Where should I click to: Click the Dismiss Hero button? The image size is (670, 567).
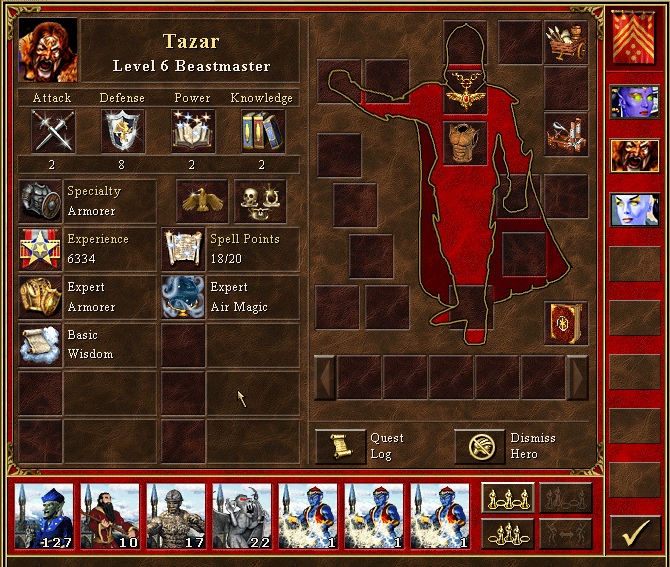click(480, 446)
